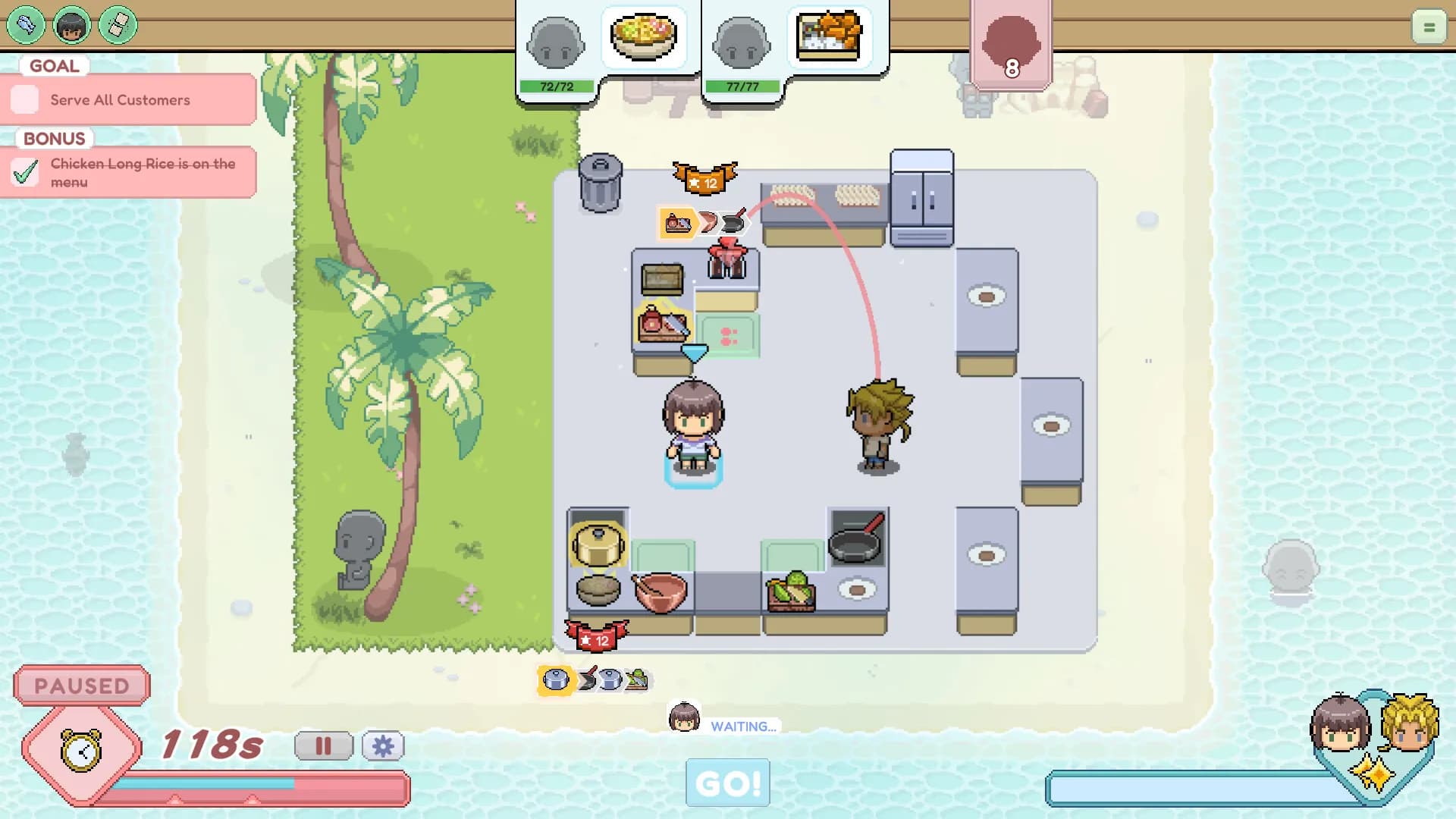Click the PAUSED label banner
The width and height of the screenshot is (1456, 819).
[80, 686]
